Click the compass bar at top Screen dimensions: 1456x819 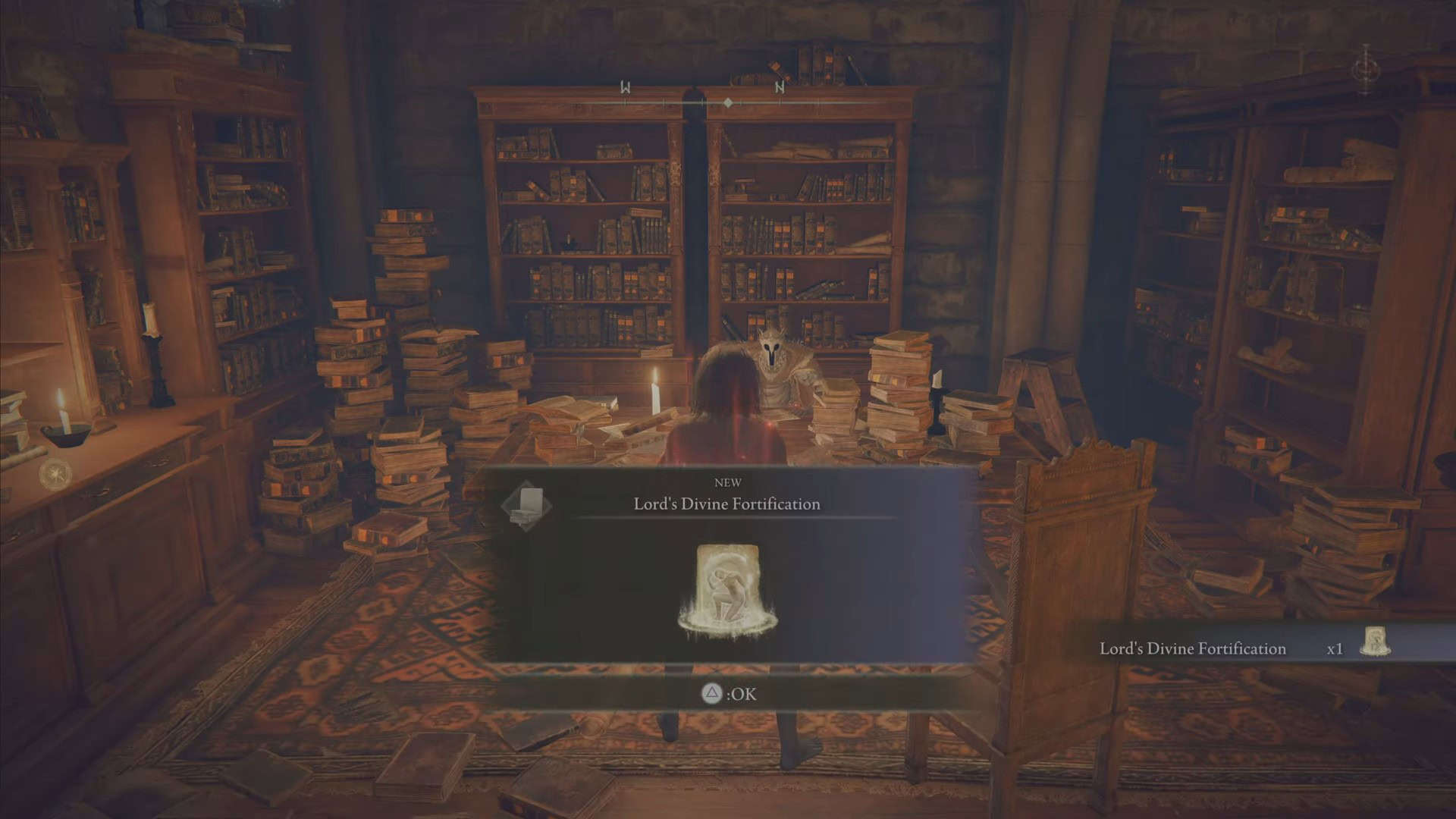[726, 102]
